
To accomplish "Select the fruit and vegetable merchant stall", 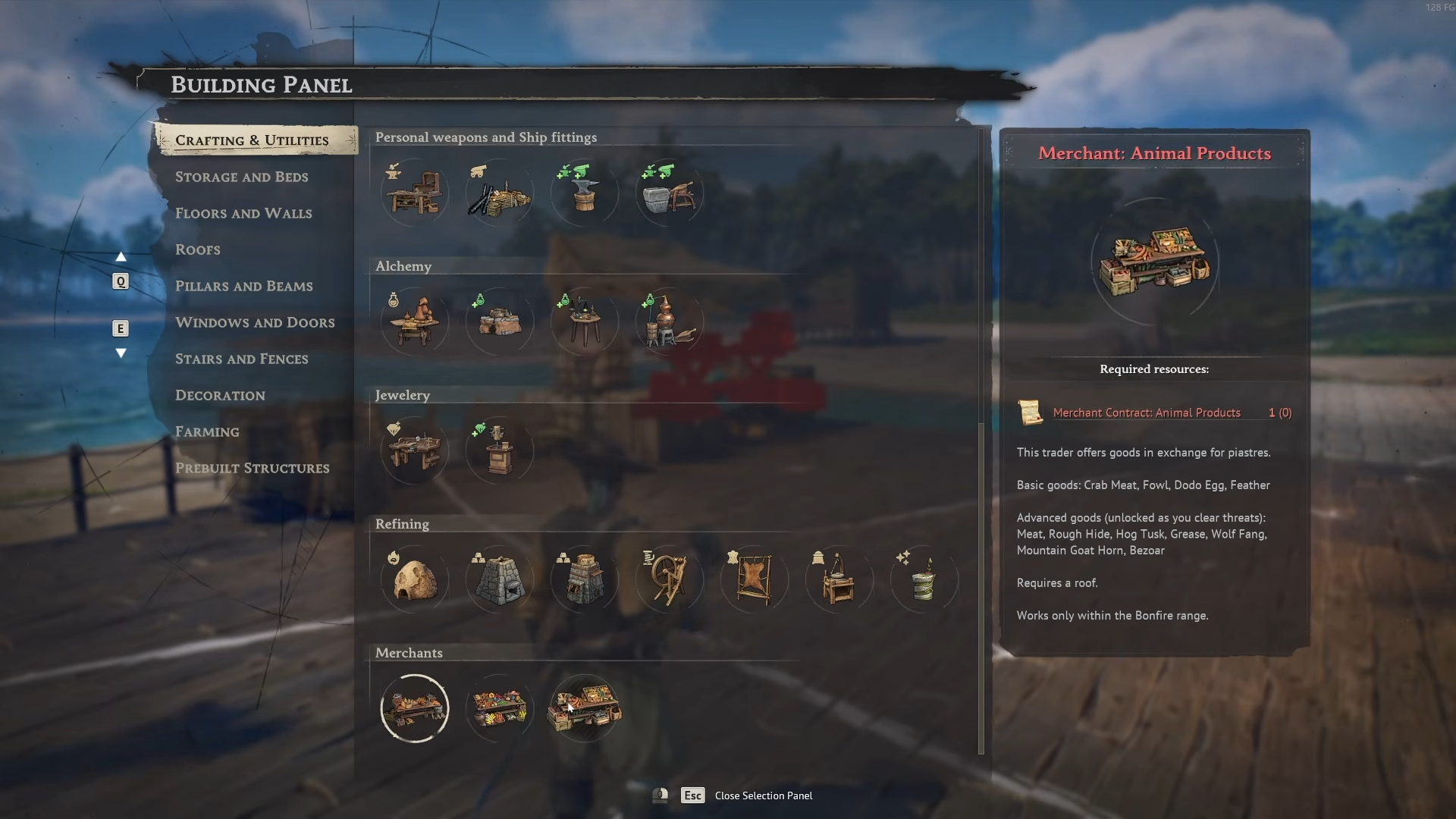I will point(499,709).
